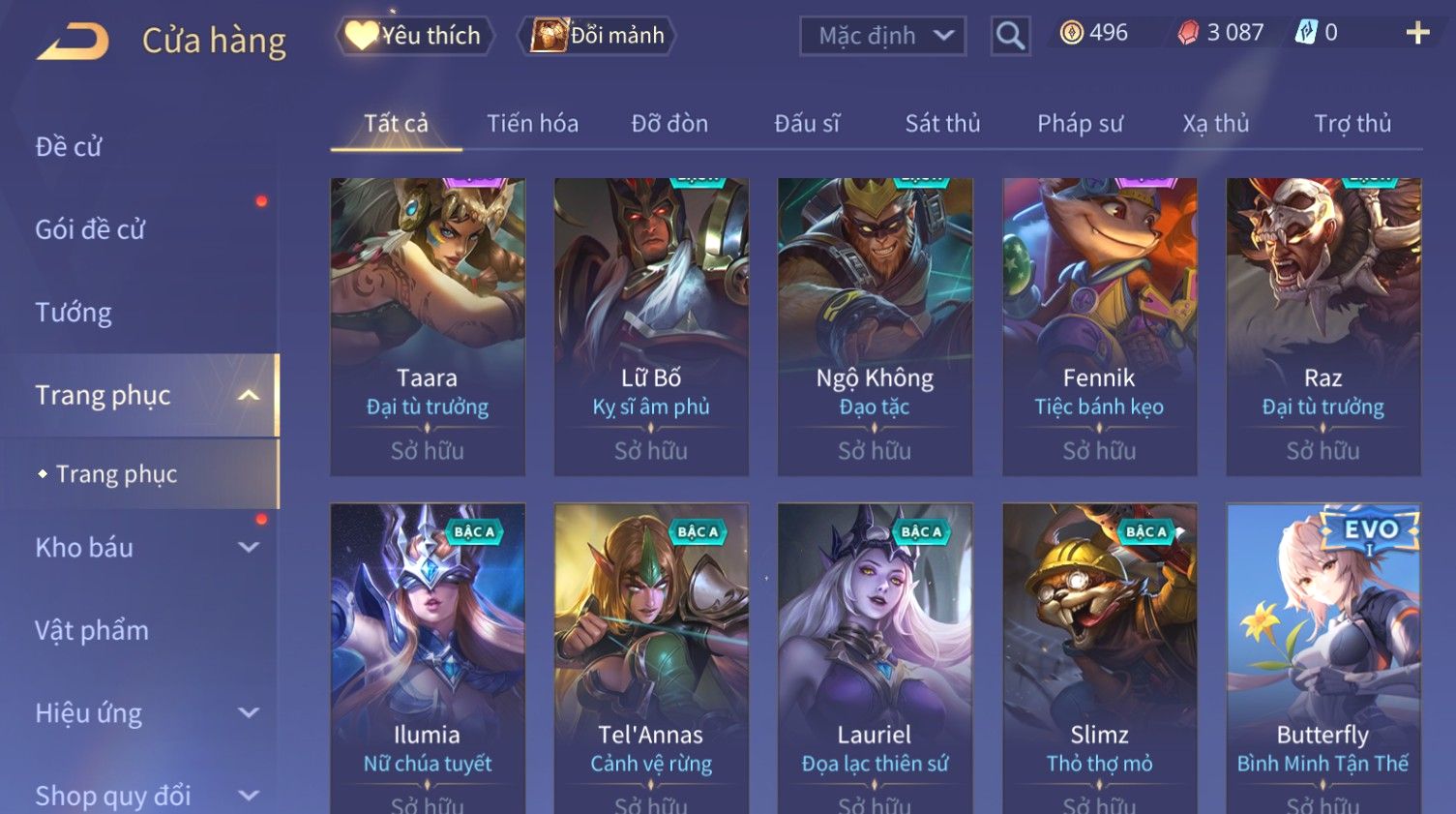The width and height of the screenshot is (1456, 814).
Task: Open the Vật phẩm menu entry
Action: click(92, 631)
